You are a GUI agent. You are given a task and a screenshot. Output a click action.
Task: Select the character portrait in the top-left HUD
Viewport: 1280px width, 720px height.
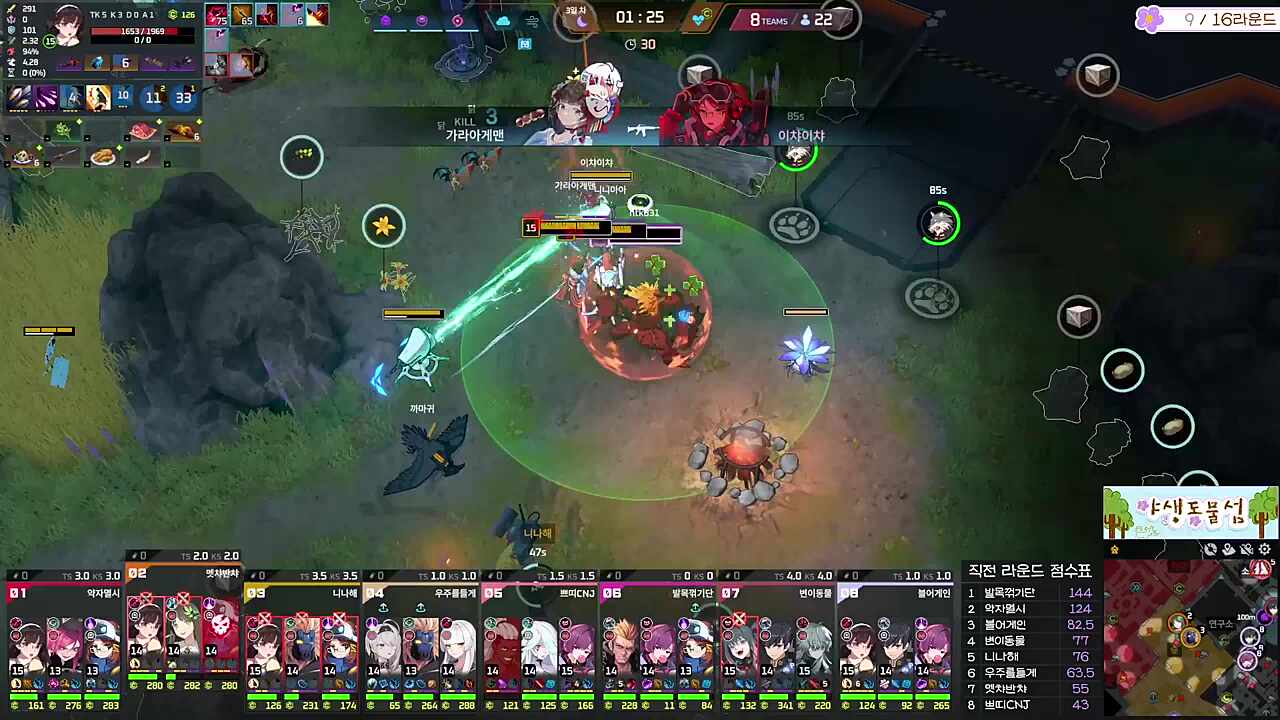(68, 25)
